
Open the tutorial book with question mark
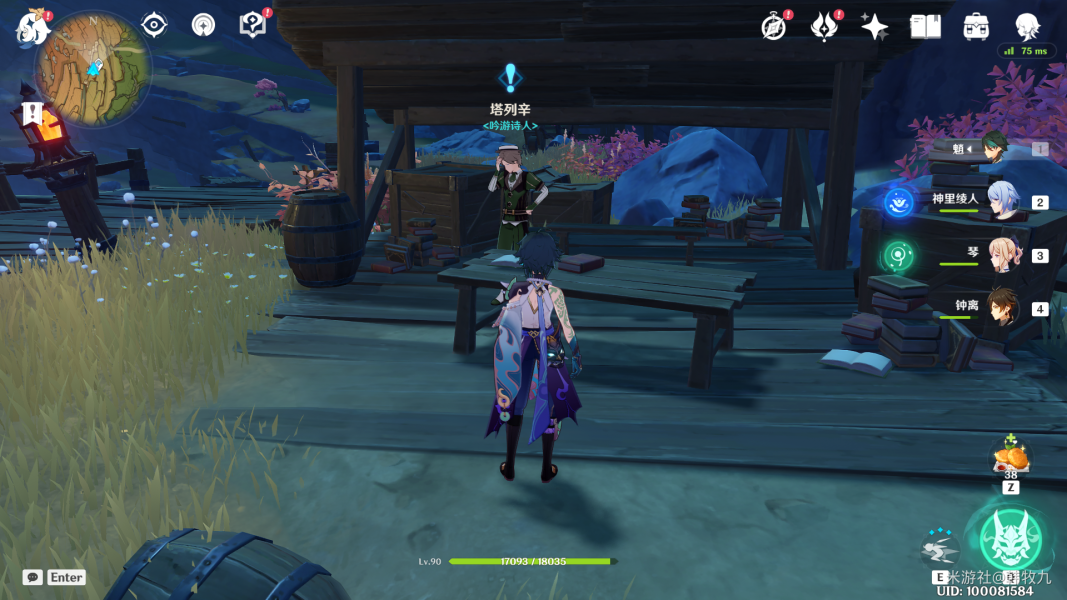point(253,25)
